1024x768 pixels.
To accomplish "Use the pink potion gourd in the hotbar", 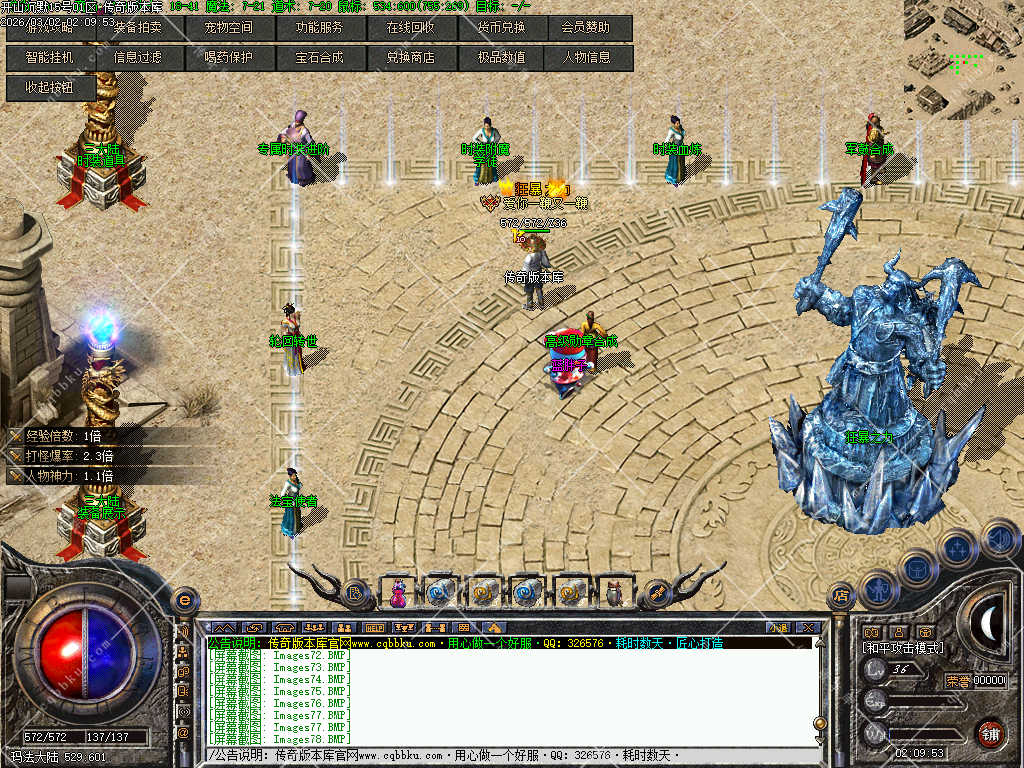I will [398, 593].
